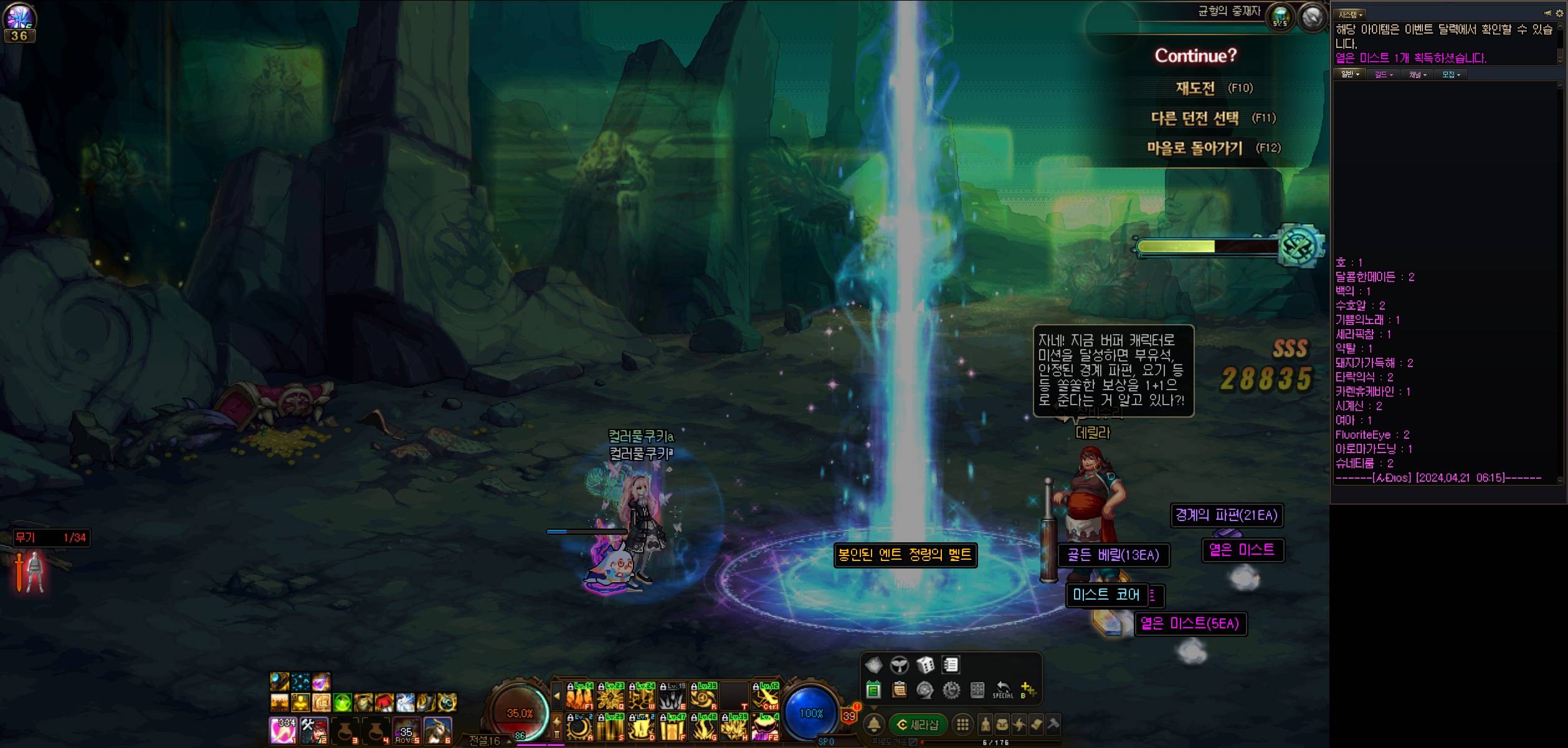Viewport: 1568px width, 748px height.
Task: Switch to the 채널 chat tab
Action: pos(1417,75)
